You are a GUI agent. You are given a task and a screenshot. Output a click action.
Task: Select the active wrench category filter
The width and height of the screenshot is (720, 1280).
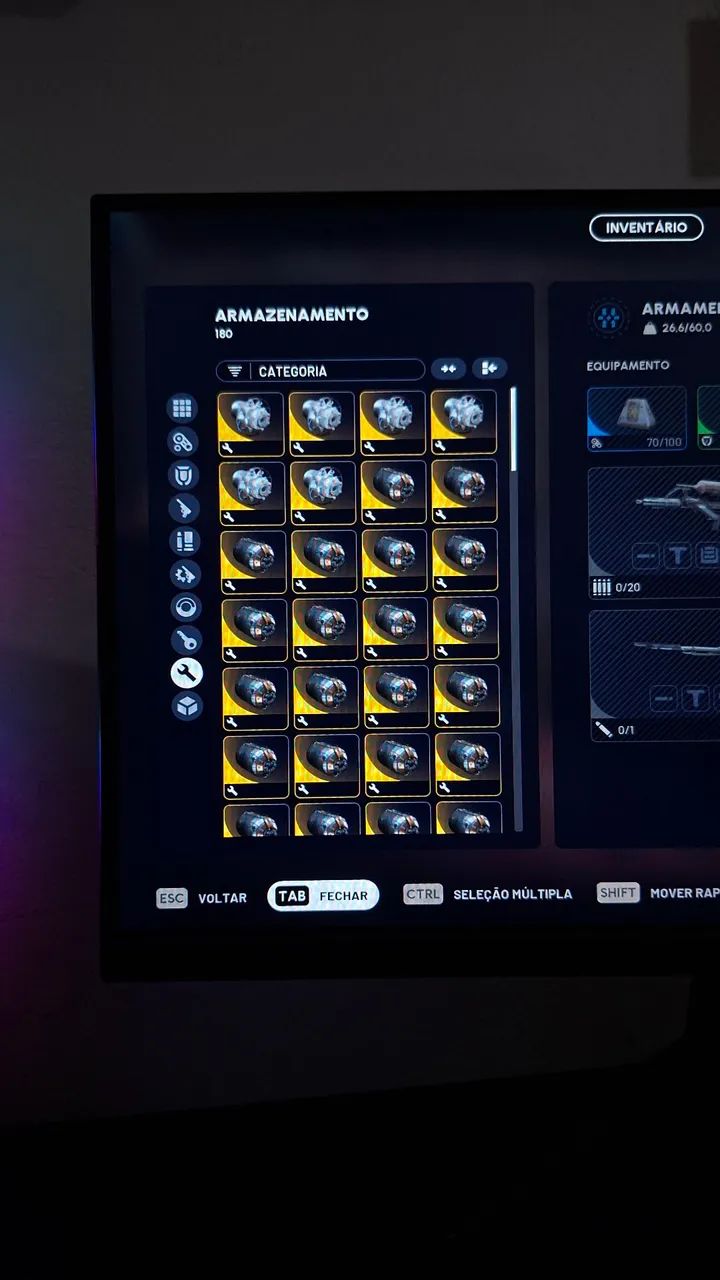(187, 673)
